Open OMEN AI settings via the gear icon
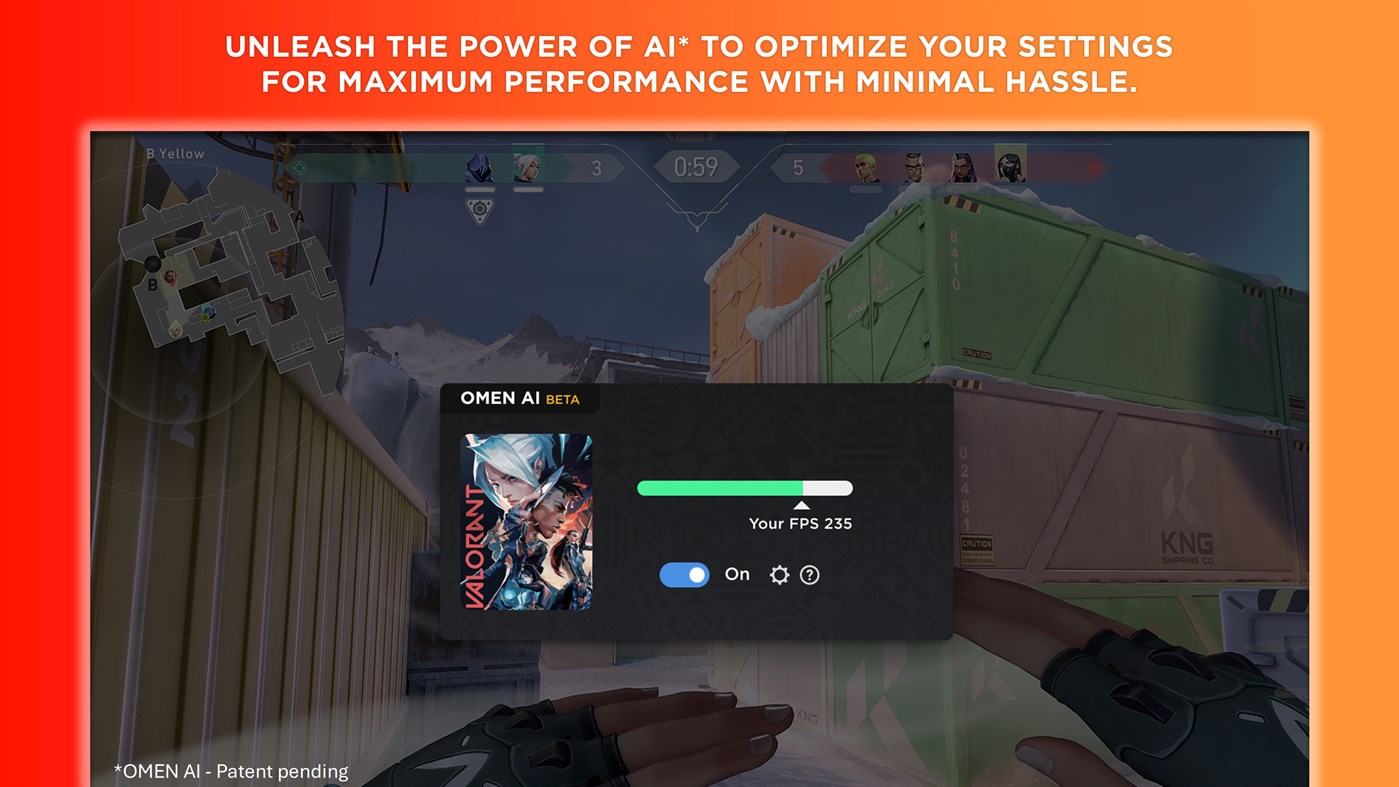The width and height of the screenshot is (1399, 787). [x=779, y=575]
